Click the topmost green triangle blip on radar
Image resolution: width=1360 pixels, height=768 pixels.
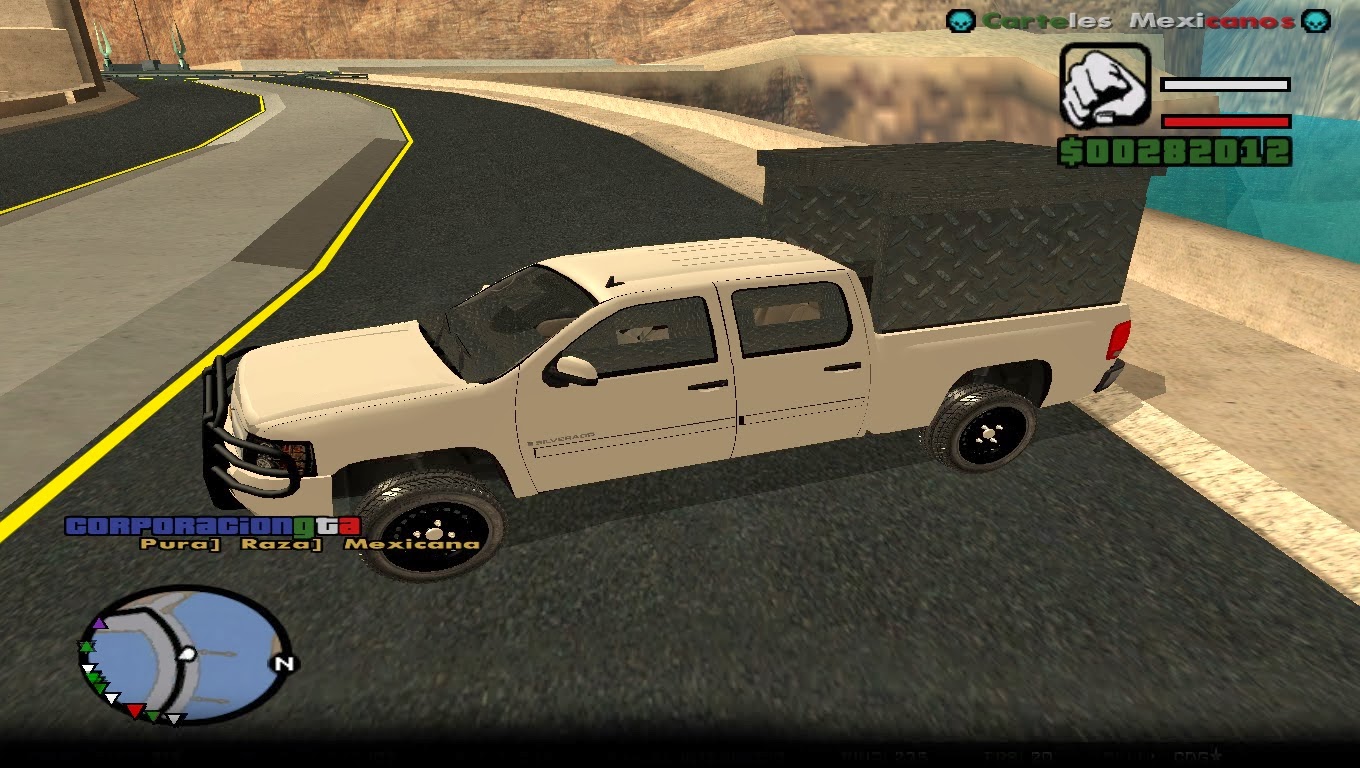pyautogui.click(x=86, y=646)
